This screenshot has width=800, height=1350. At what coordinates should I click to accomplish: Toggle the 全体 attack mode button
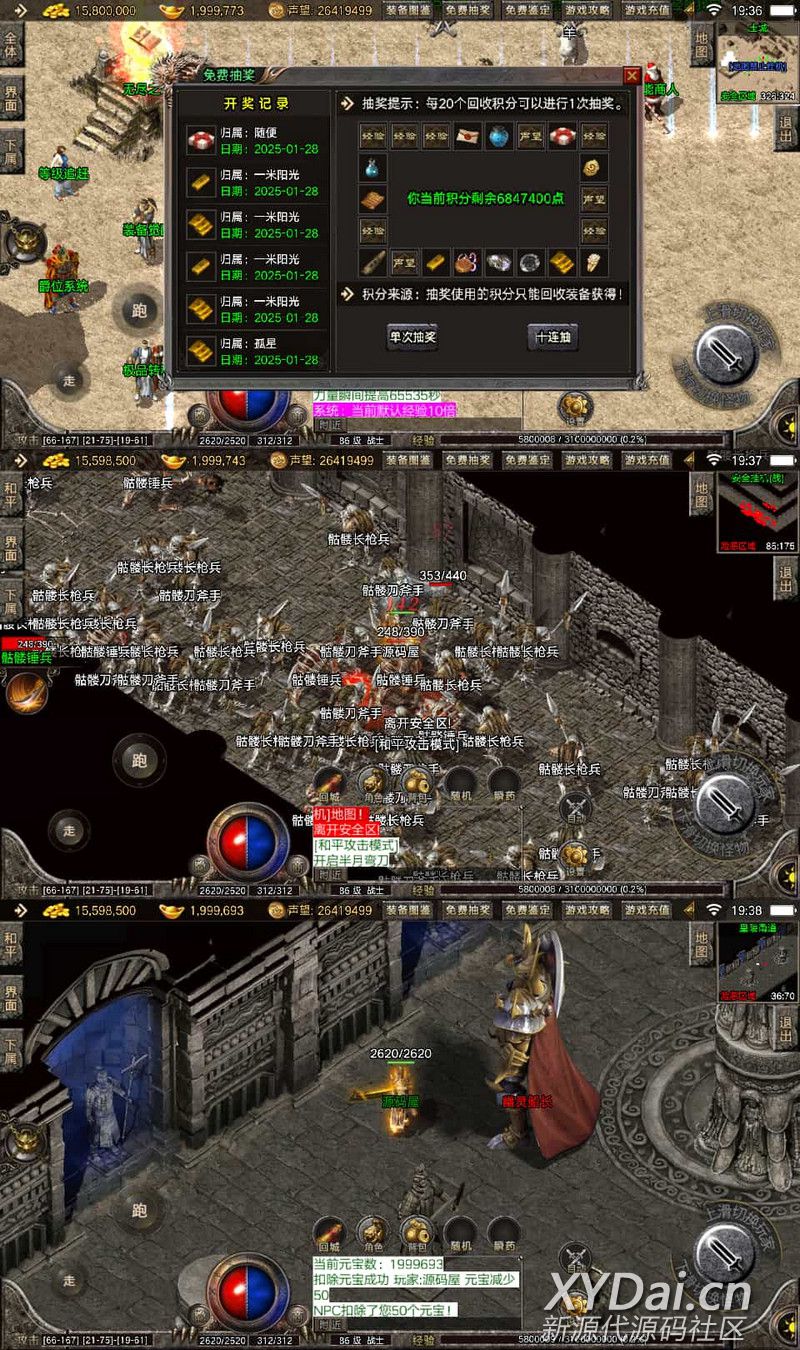tap(12, 46)
